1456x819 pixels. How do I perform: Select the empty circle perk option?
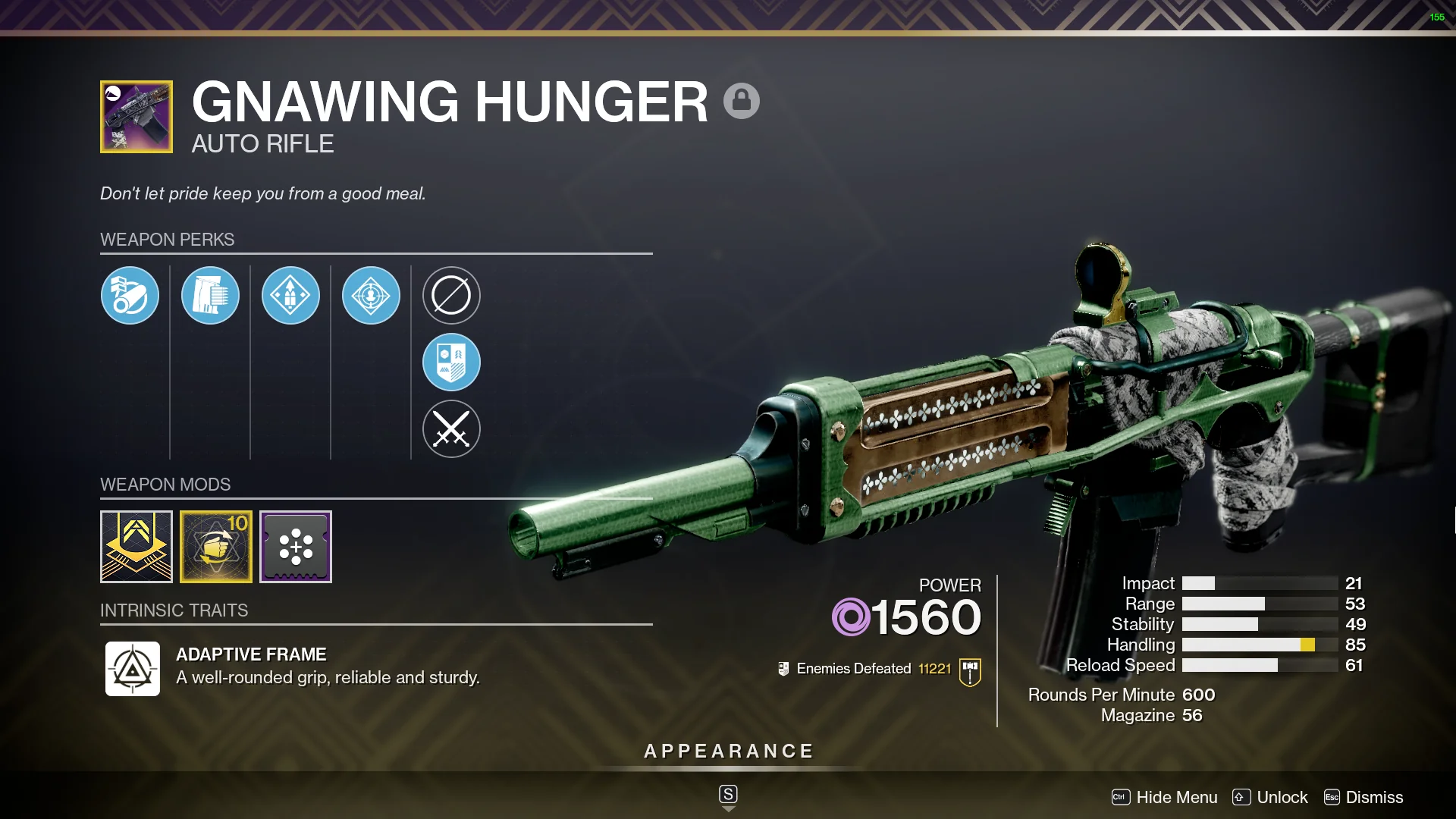coord(451,295)
